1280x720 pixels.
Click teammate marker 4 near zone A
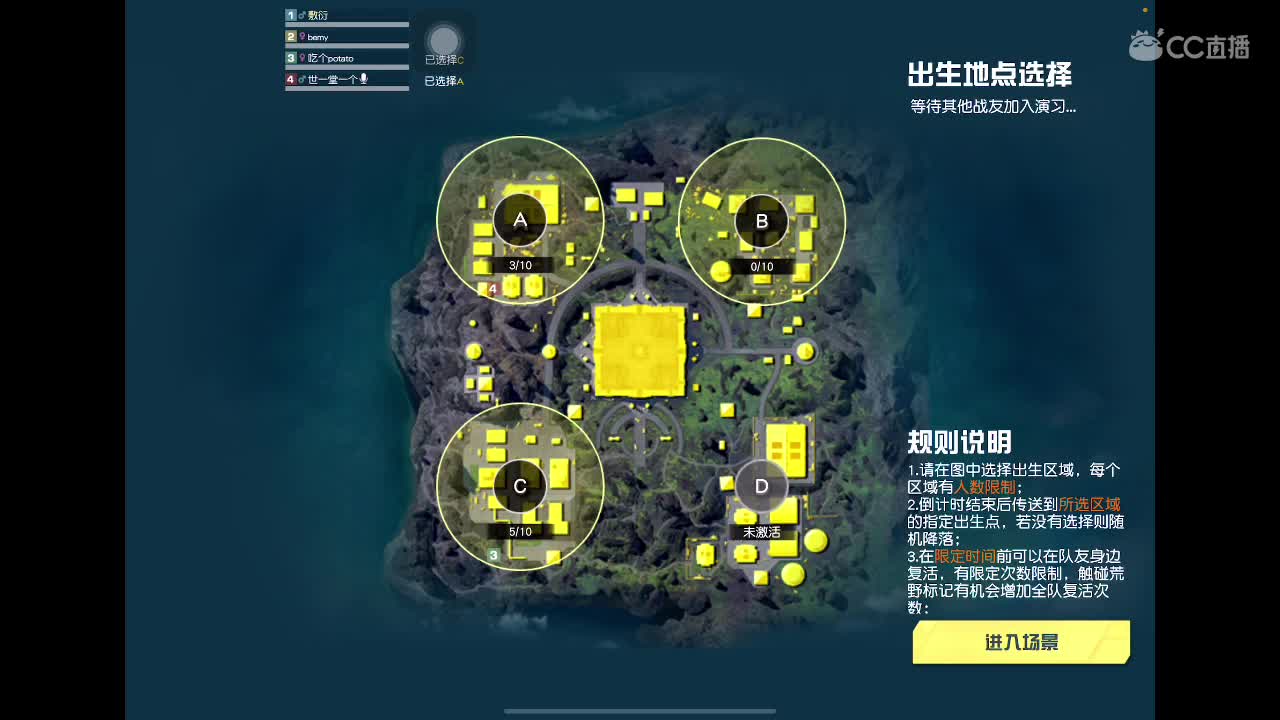click(491, 287)
